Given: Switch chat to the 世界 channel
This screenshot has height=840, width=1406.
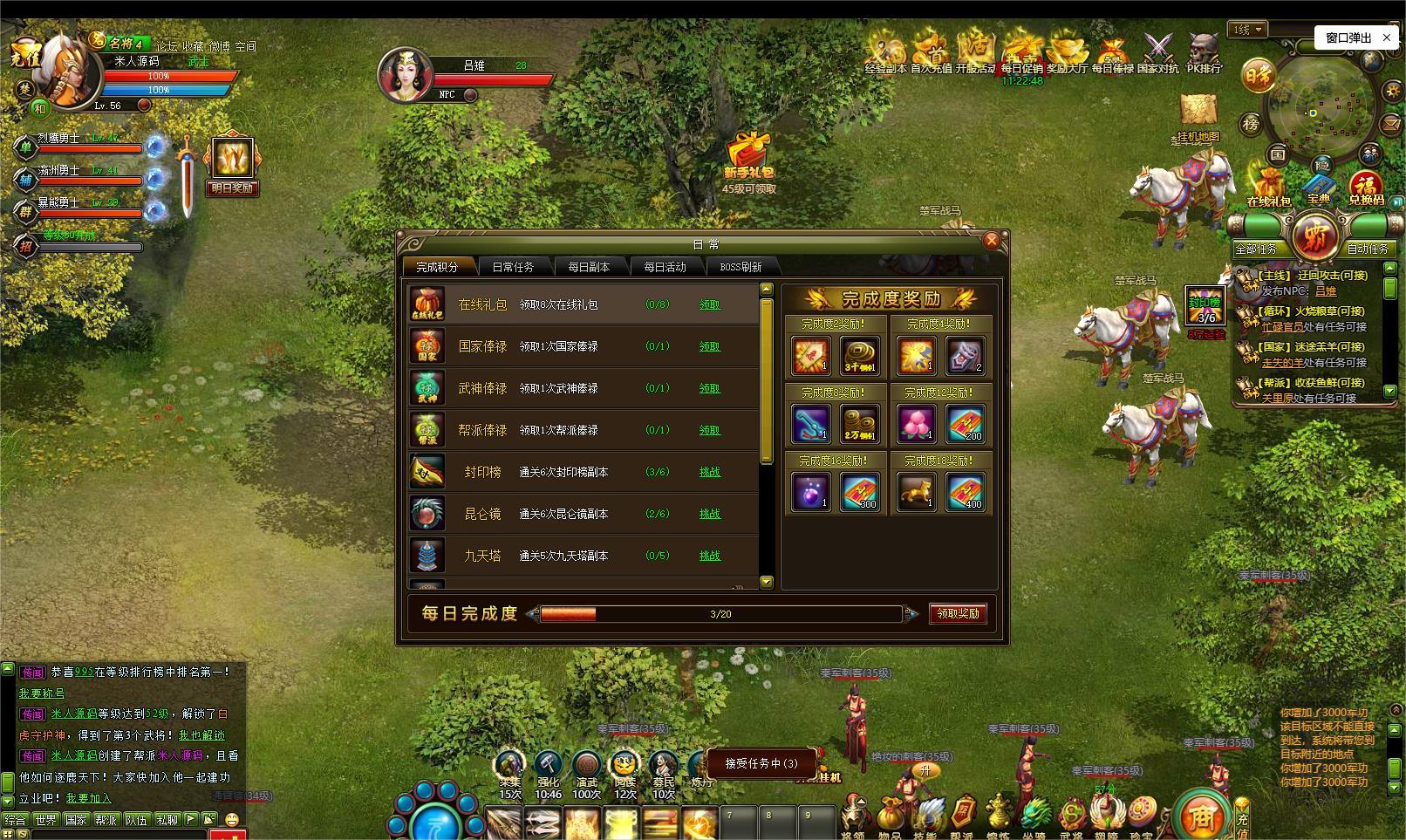Looking at the screenshot, I should click(x=45, y=820).
